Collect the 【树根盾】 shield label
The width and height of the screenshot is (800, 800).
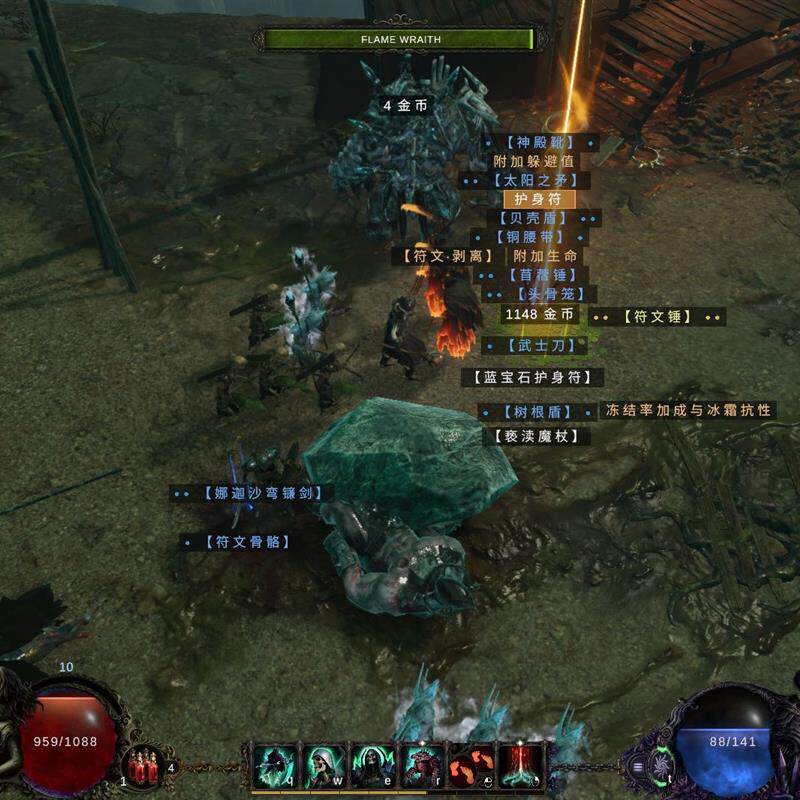538,412
